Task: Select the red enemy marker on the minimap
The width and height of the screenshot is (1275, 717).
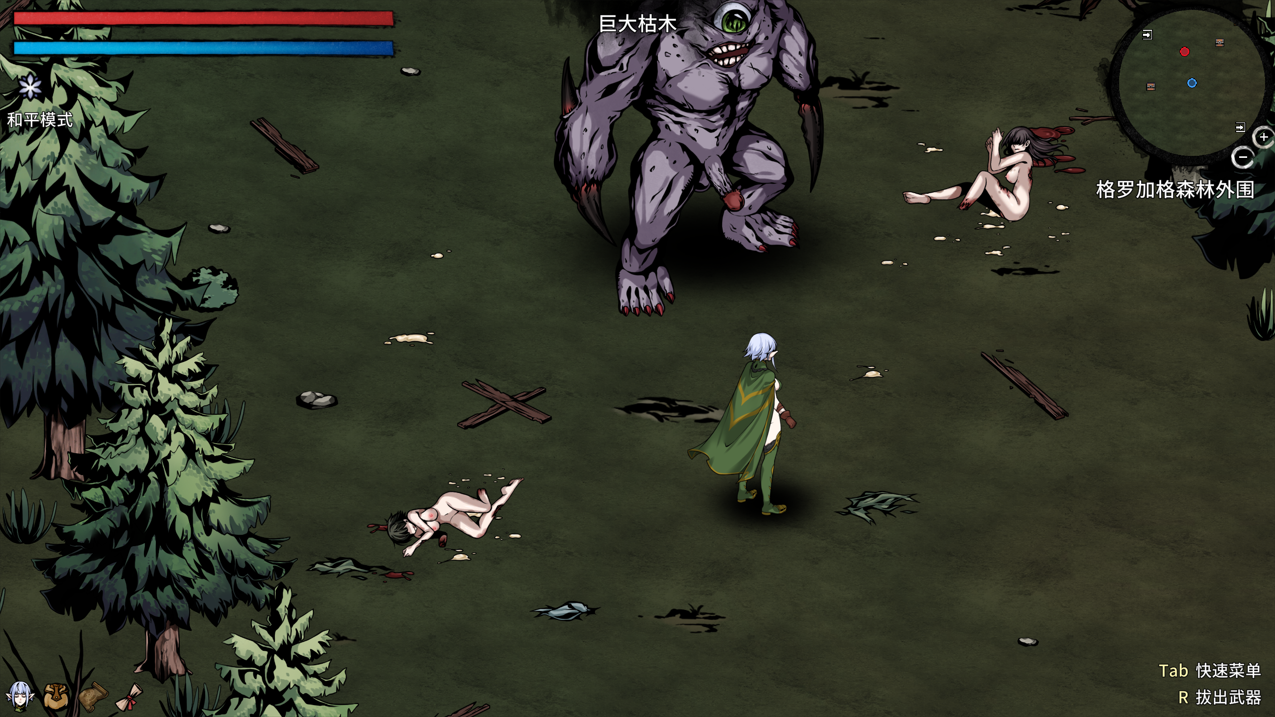Action: [1185, 52]
